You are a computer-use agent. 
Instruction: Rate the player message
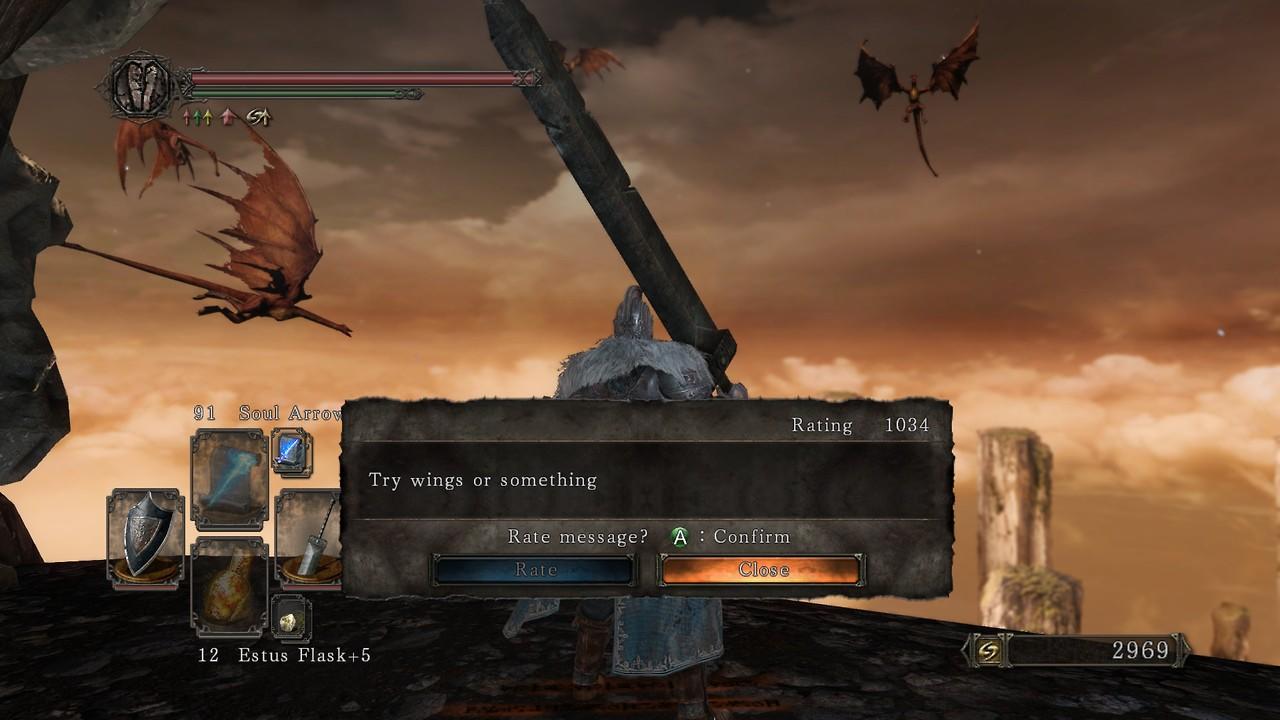(534, 570)
